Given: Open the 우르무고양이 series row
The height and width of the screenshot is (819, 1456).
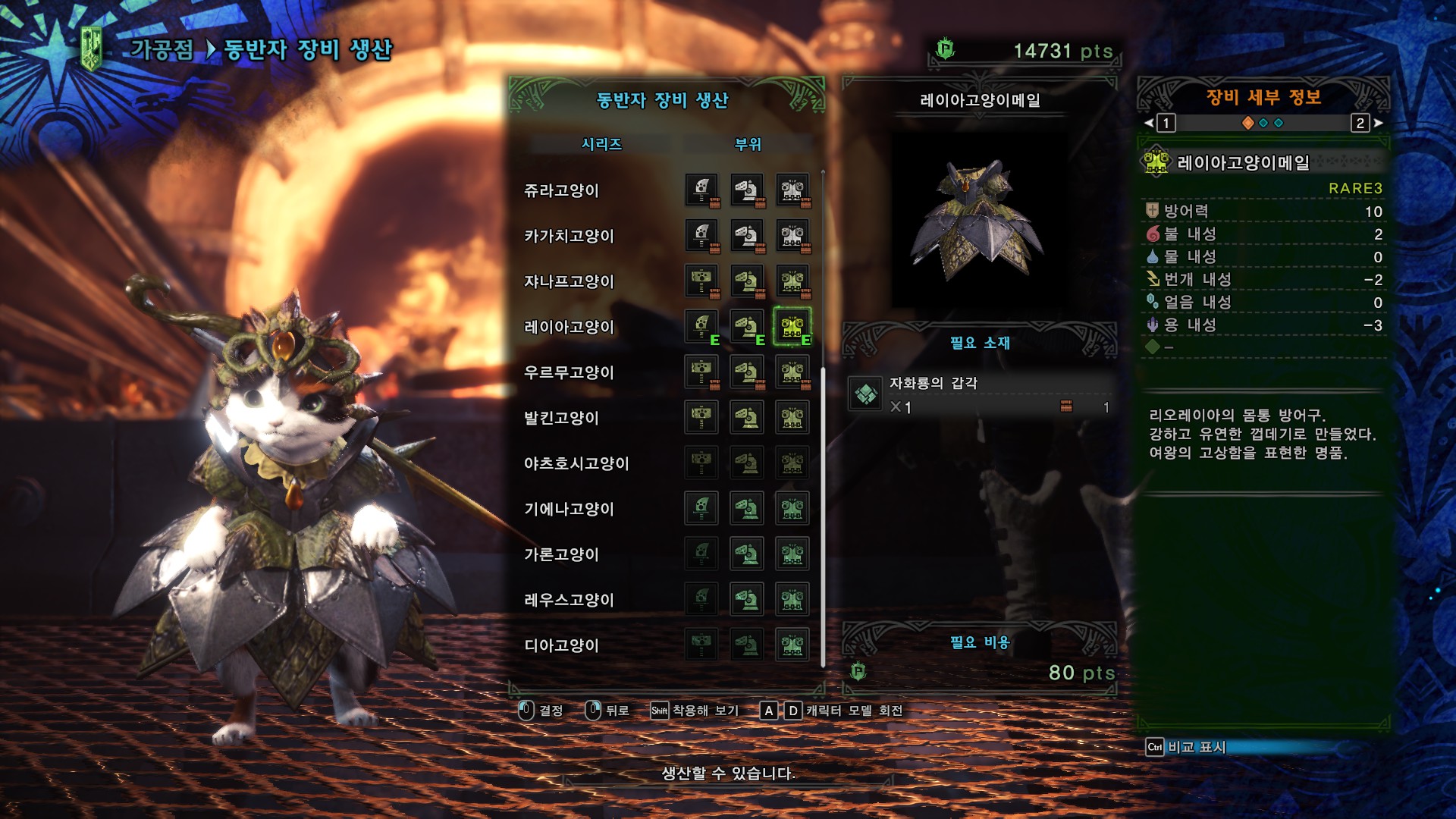Looking at the screenshot, I should point(569,372).
